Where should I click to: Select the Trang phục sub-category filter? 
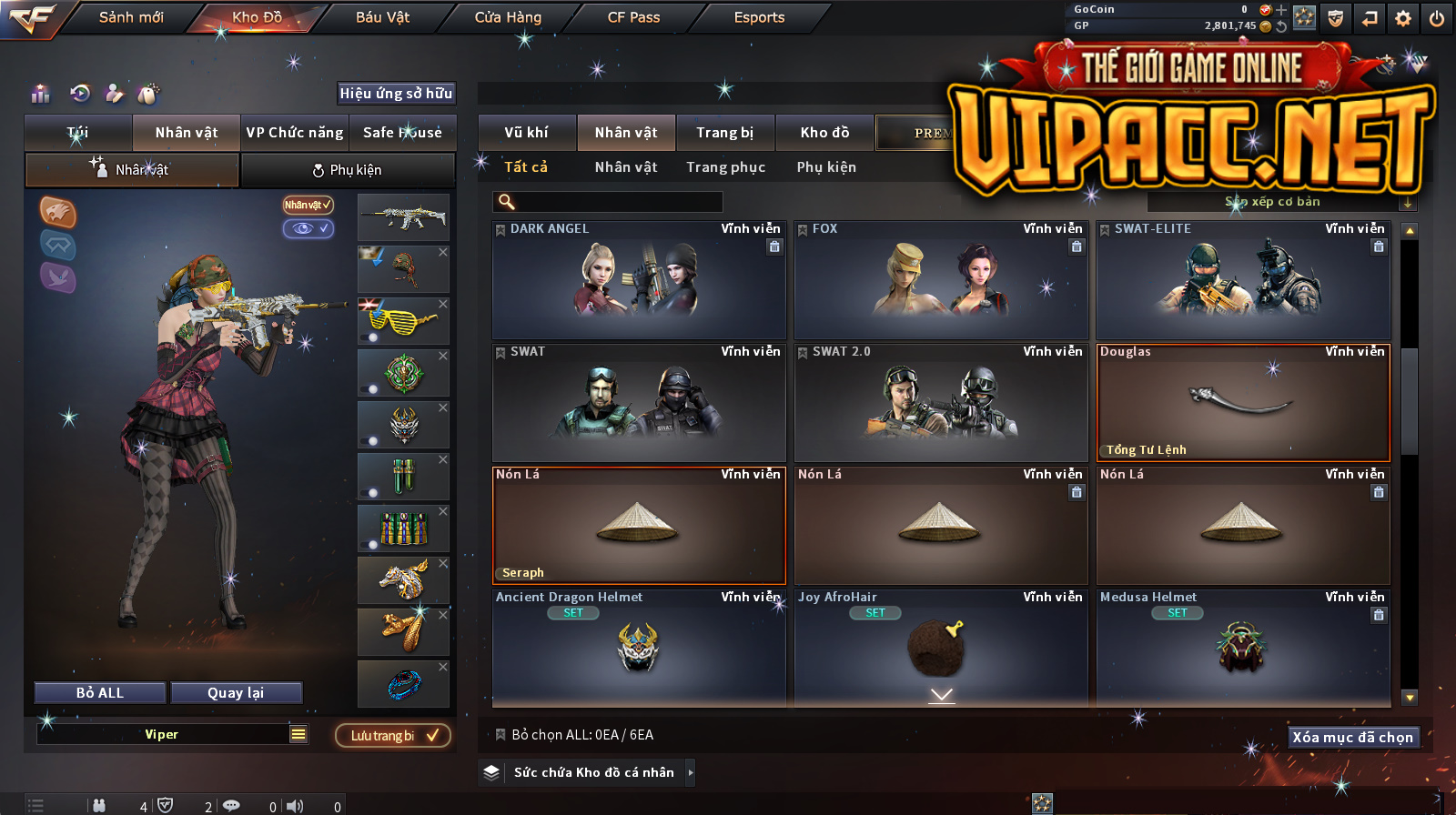pyautogui.click(x=725, y=167)
